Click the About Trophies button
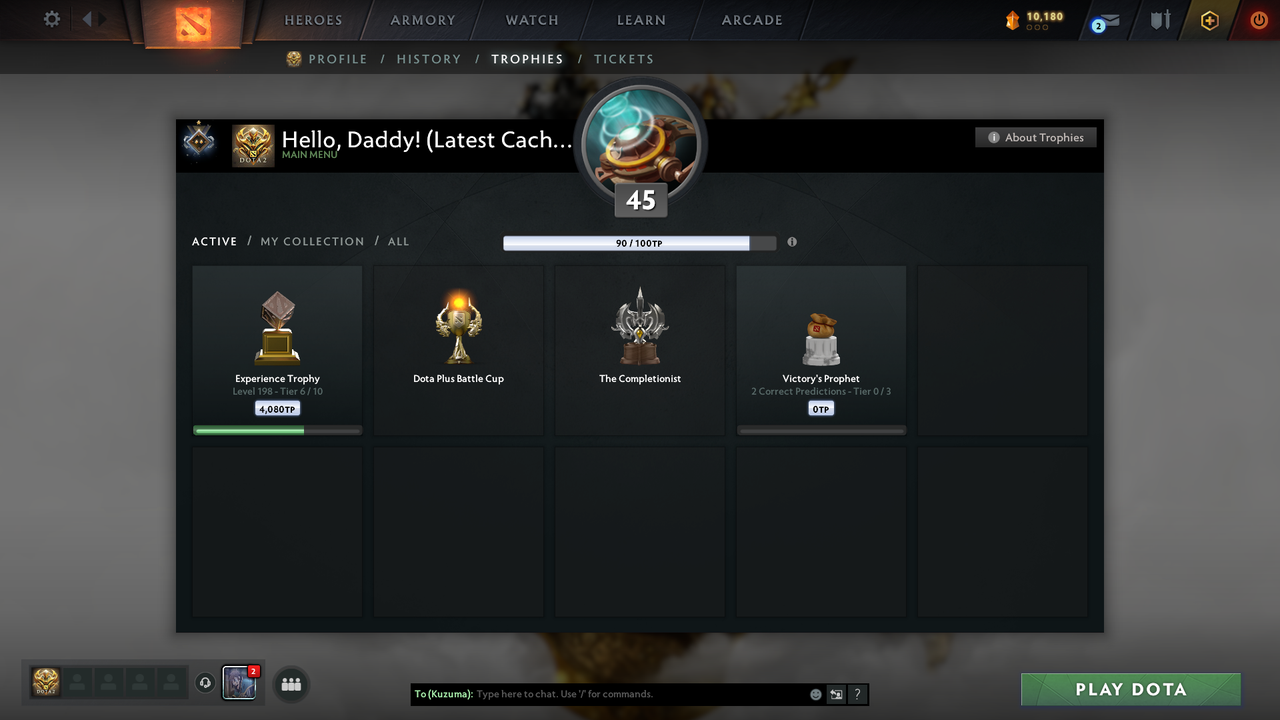This screenshot has height=720, width=1280. tap(1035, 137)
